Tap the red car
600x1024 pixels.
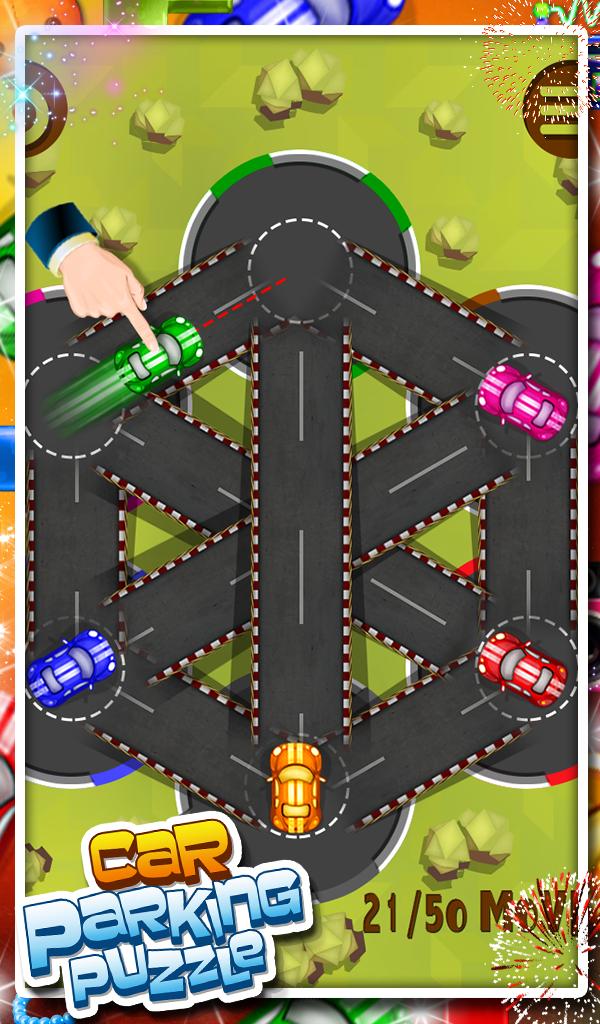click(521, 665)
